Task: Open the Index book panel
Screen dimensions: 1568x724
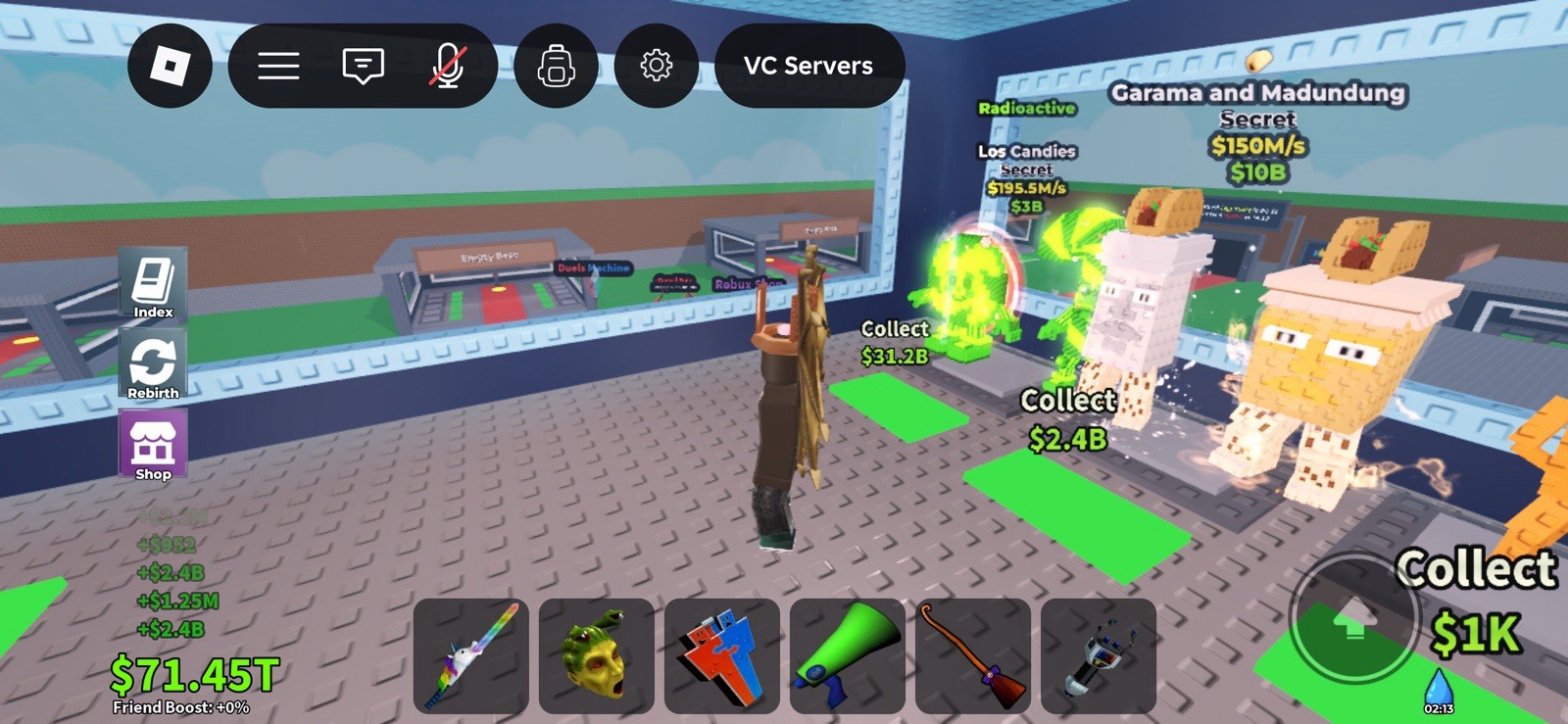Action: [152, 286]
